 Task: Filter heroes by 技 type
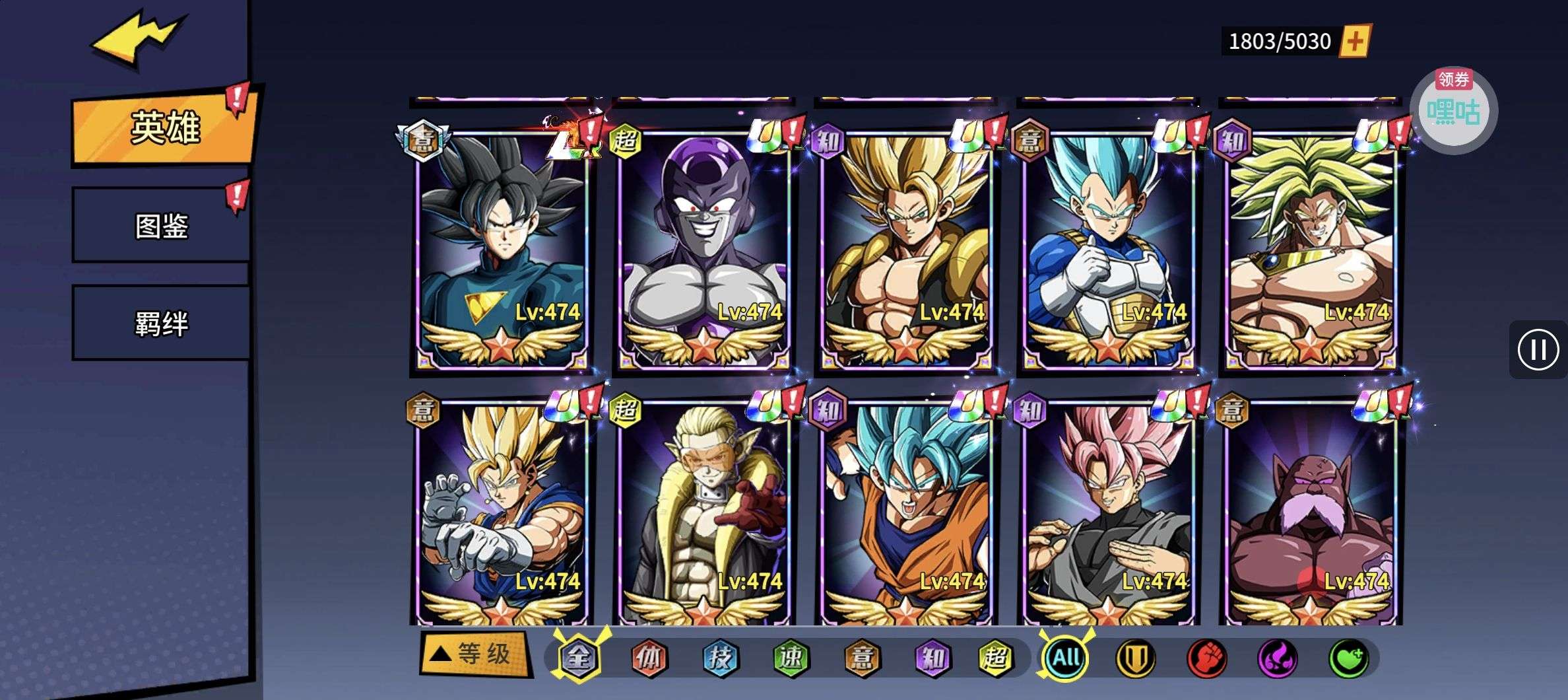coord(720,657)
